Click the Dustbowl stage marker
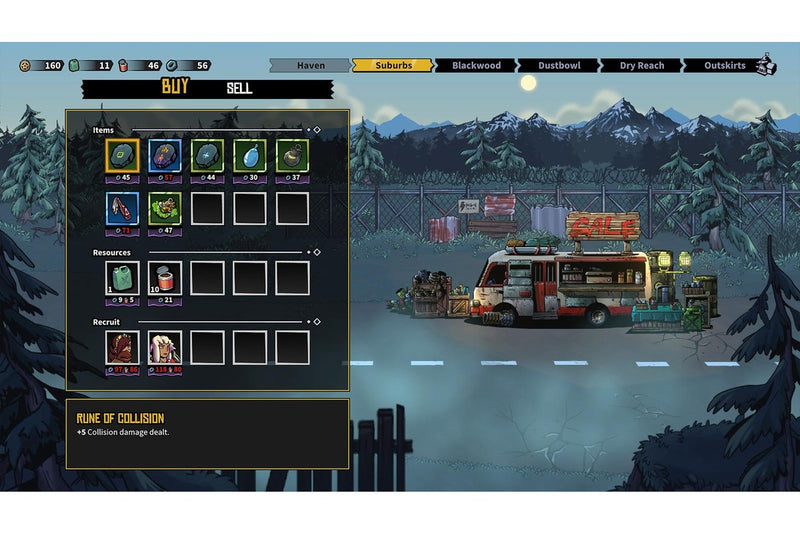Viewport: 800px width, 533px height. (x=559, y=66)
